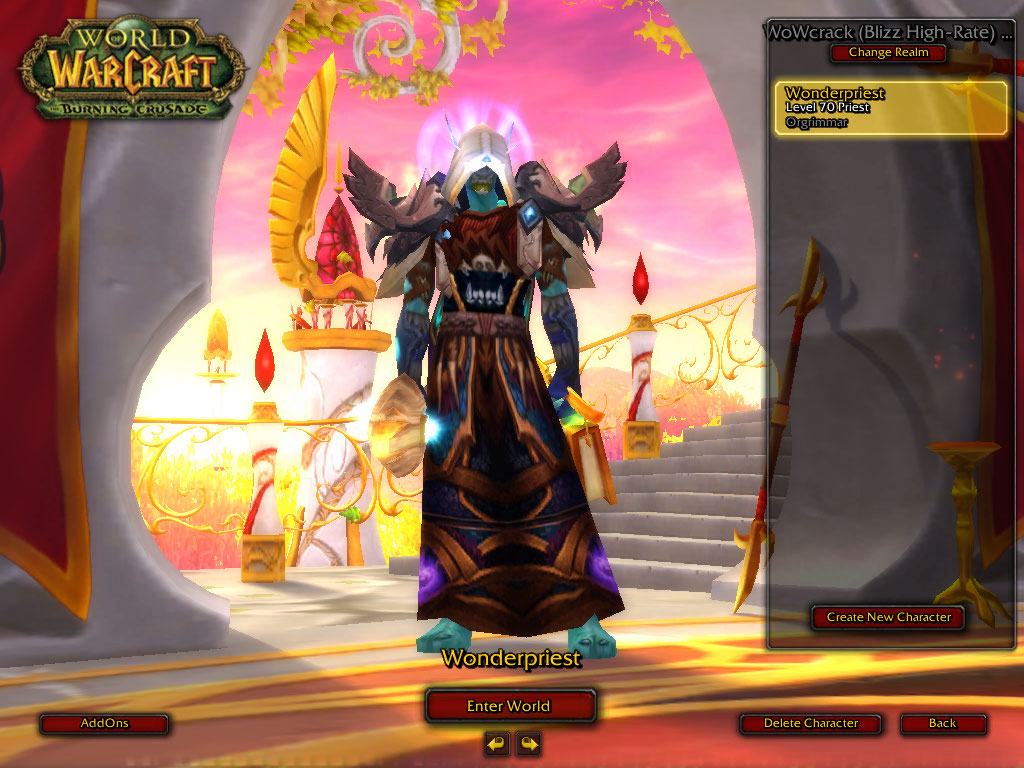Go back to the login screen
The width and height of the screenshot is (1024, 768).
pos(942,723)
